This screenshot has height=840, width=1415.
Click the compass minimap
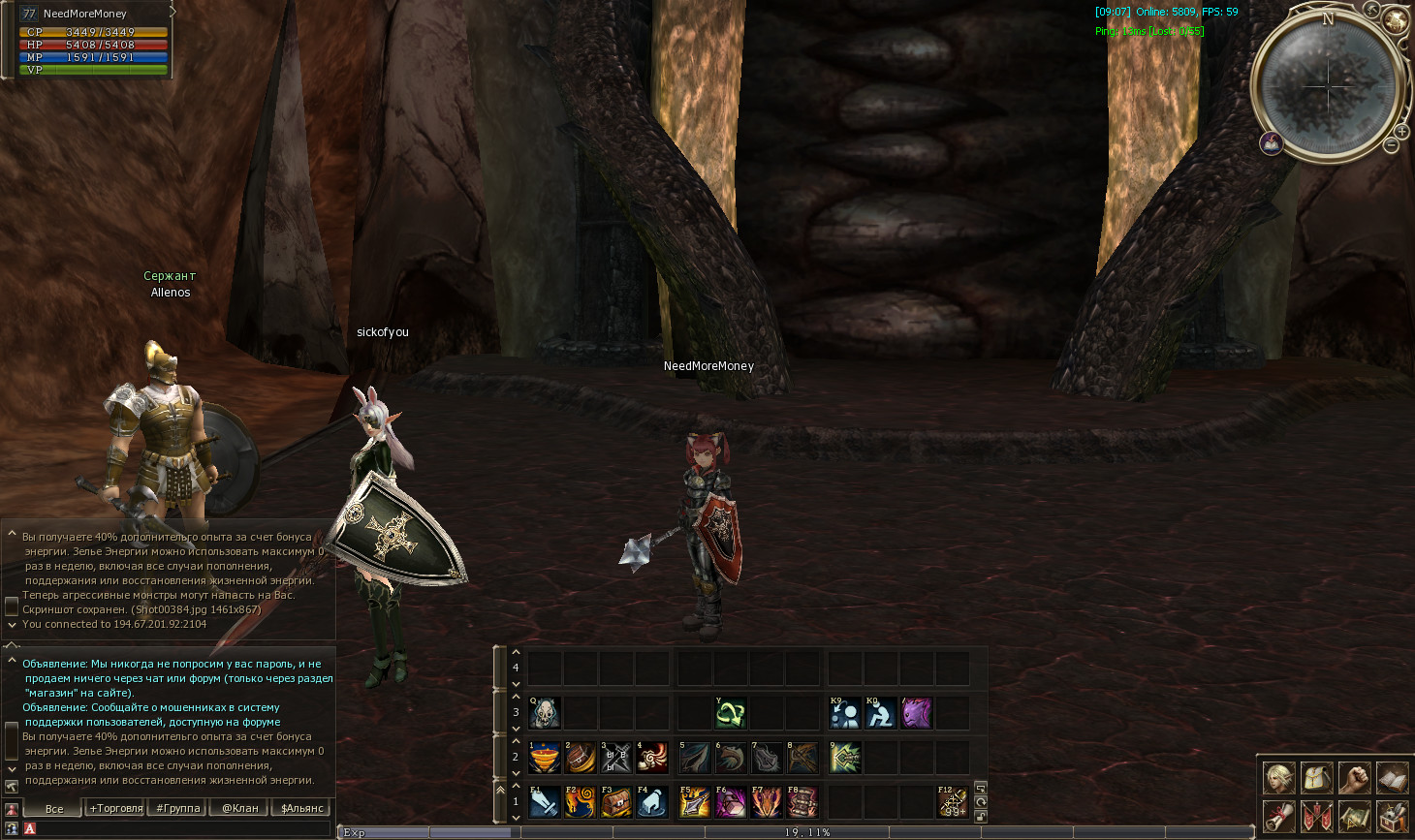click(1329, 85)
